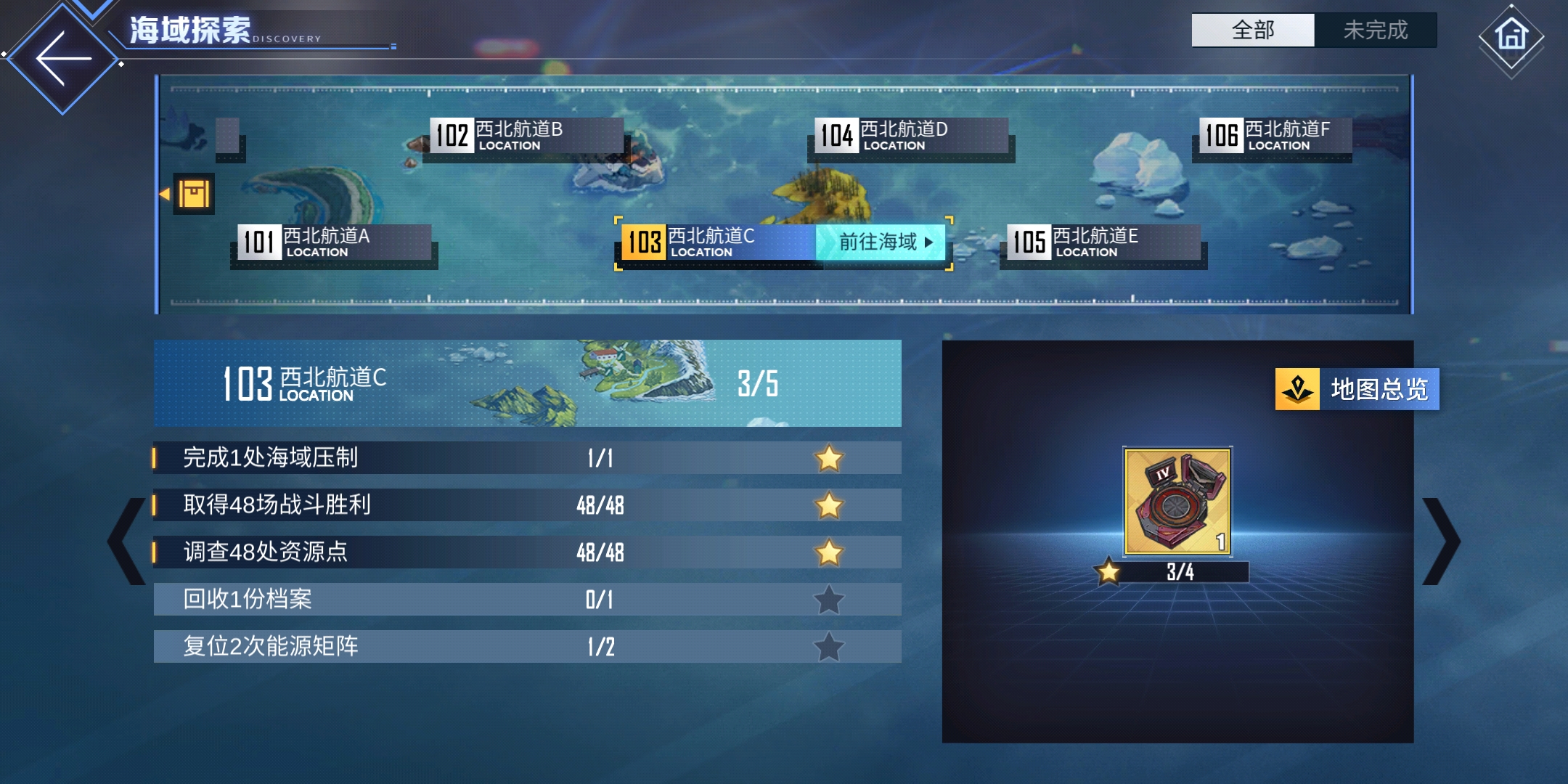
Task: Go back using the arrow button
Action: coord(62,58)
